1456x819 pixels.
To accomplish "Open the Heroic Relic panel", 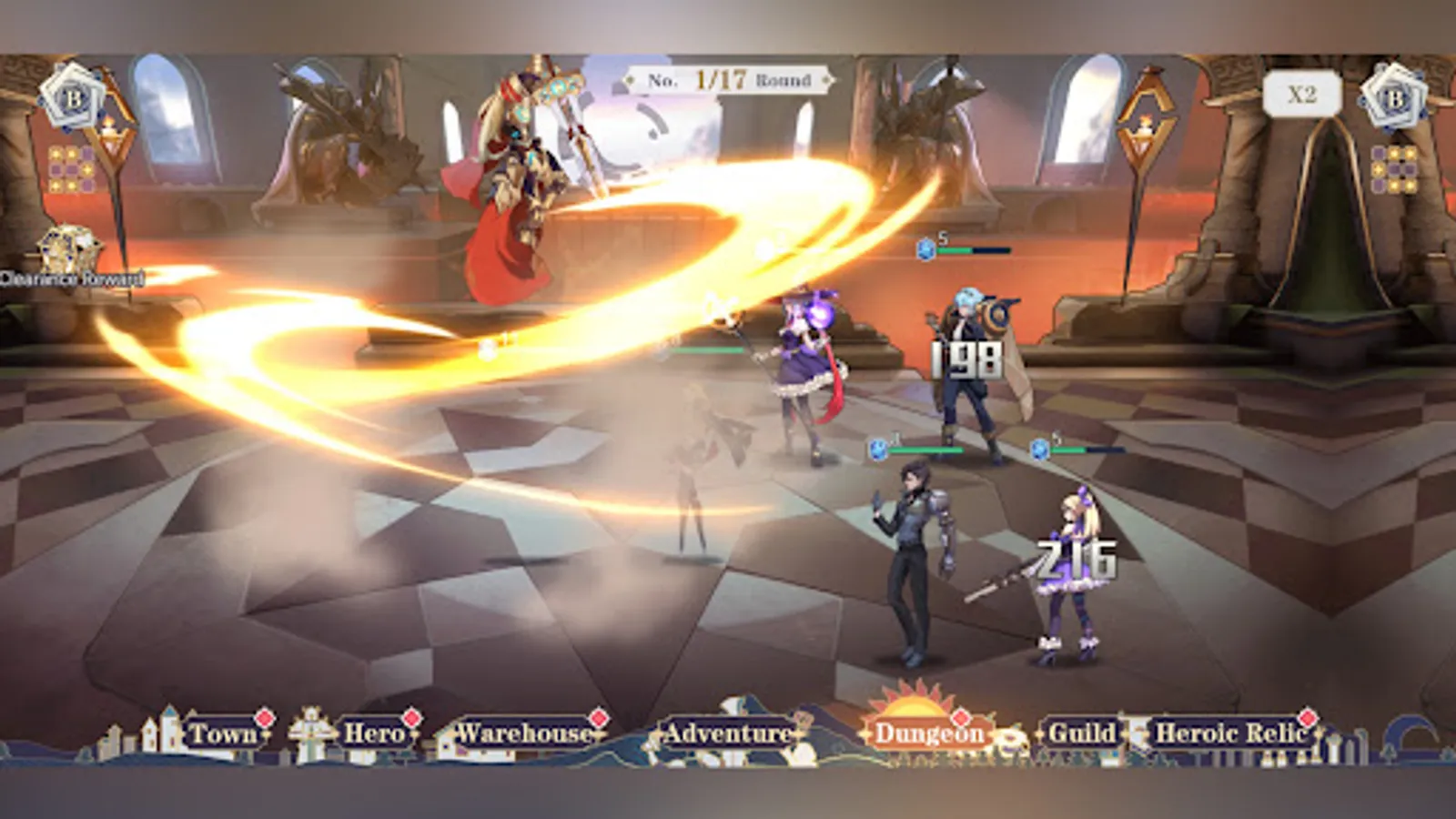I will 1233,731.
